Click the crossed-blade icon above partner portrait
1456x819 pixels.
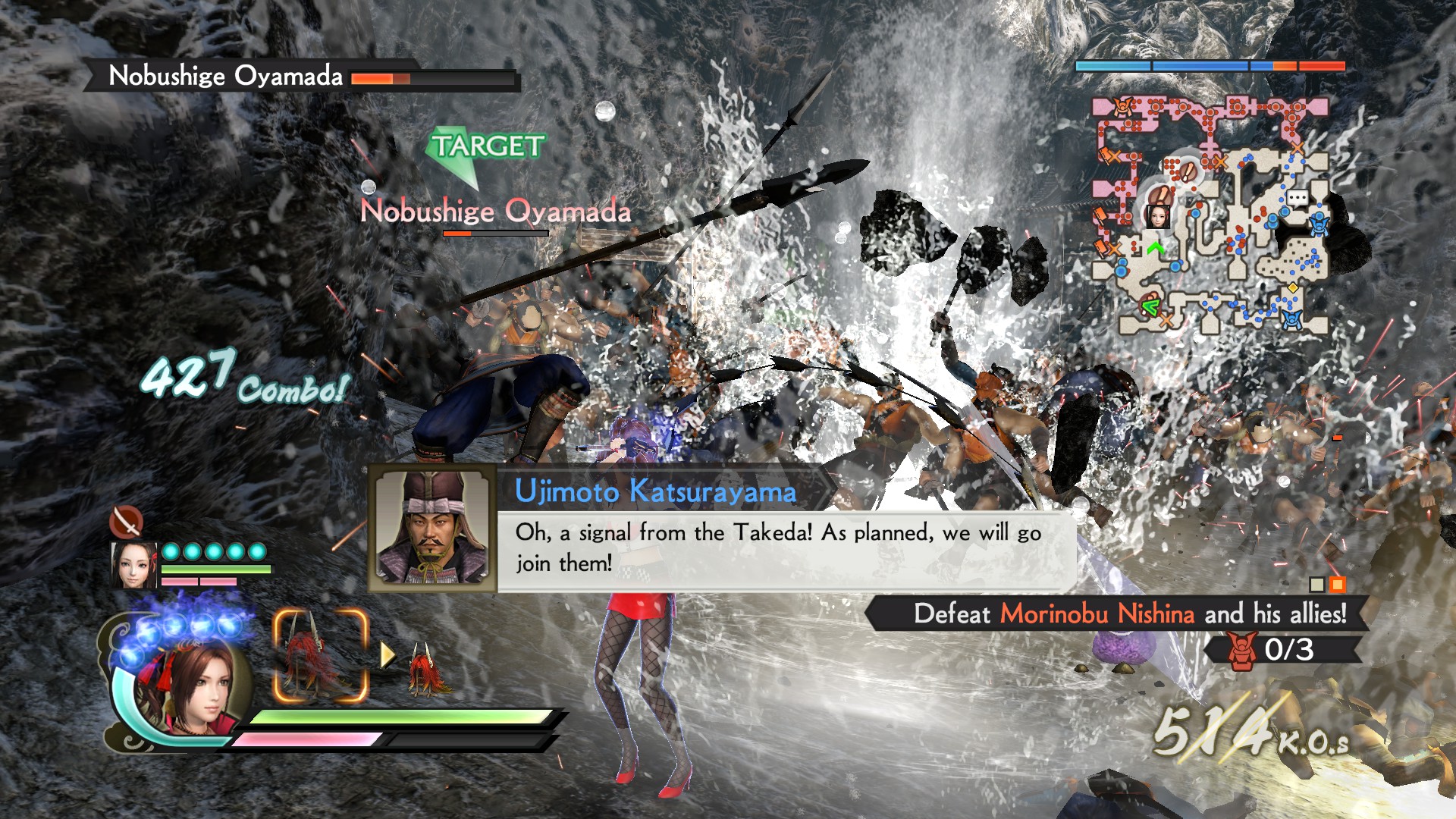[126, 521]
